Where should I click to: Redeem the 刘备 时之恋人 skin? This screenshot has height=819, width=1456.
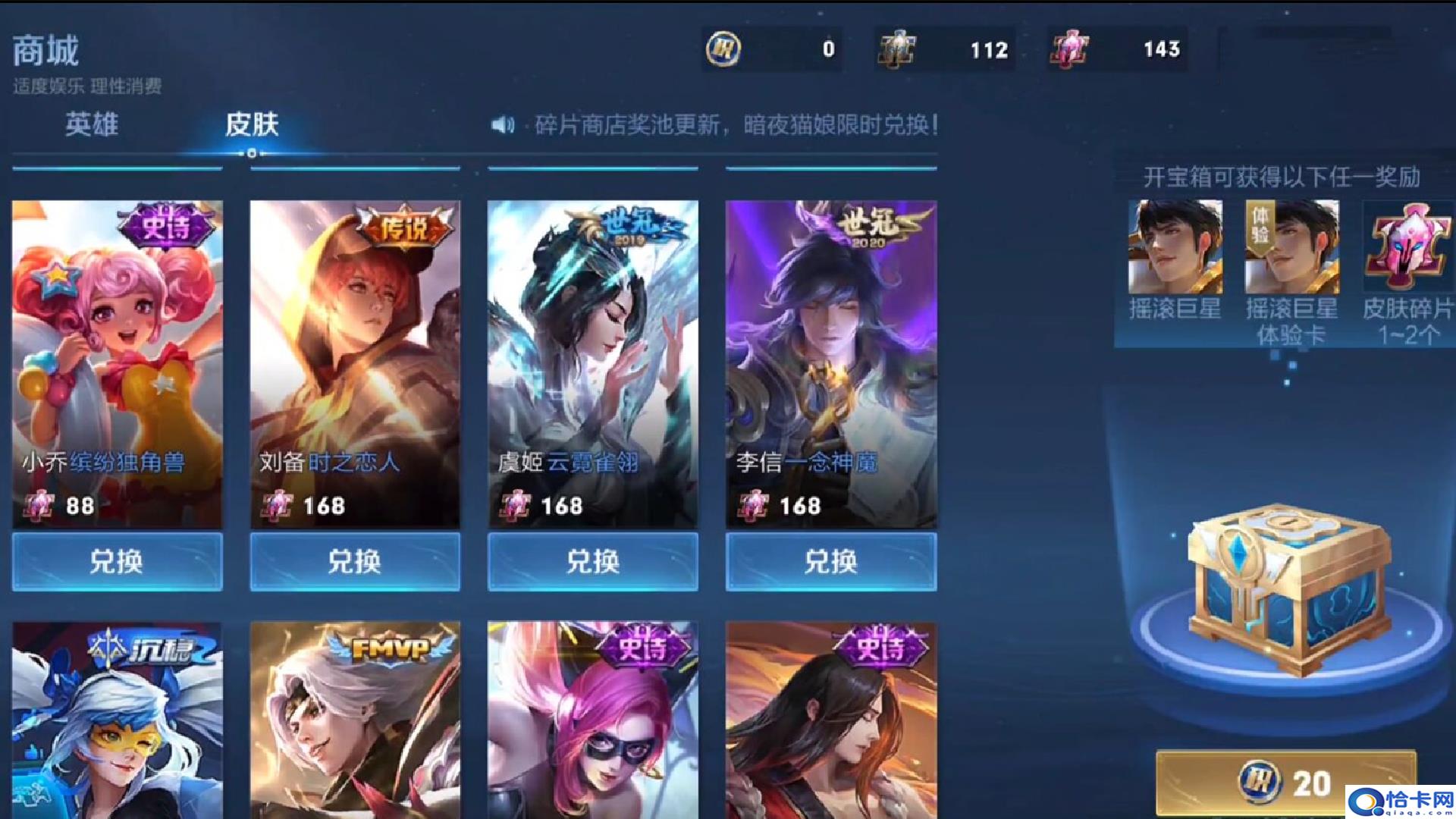355,562
